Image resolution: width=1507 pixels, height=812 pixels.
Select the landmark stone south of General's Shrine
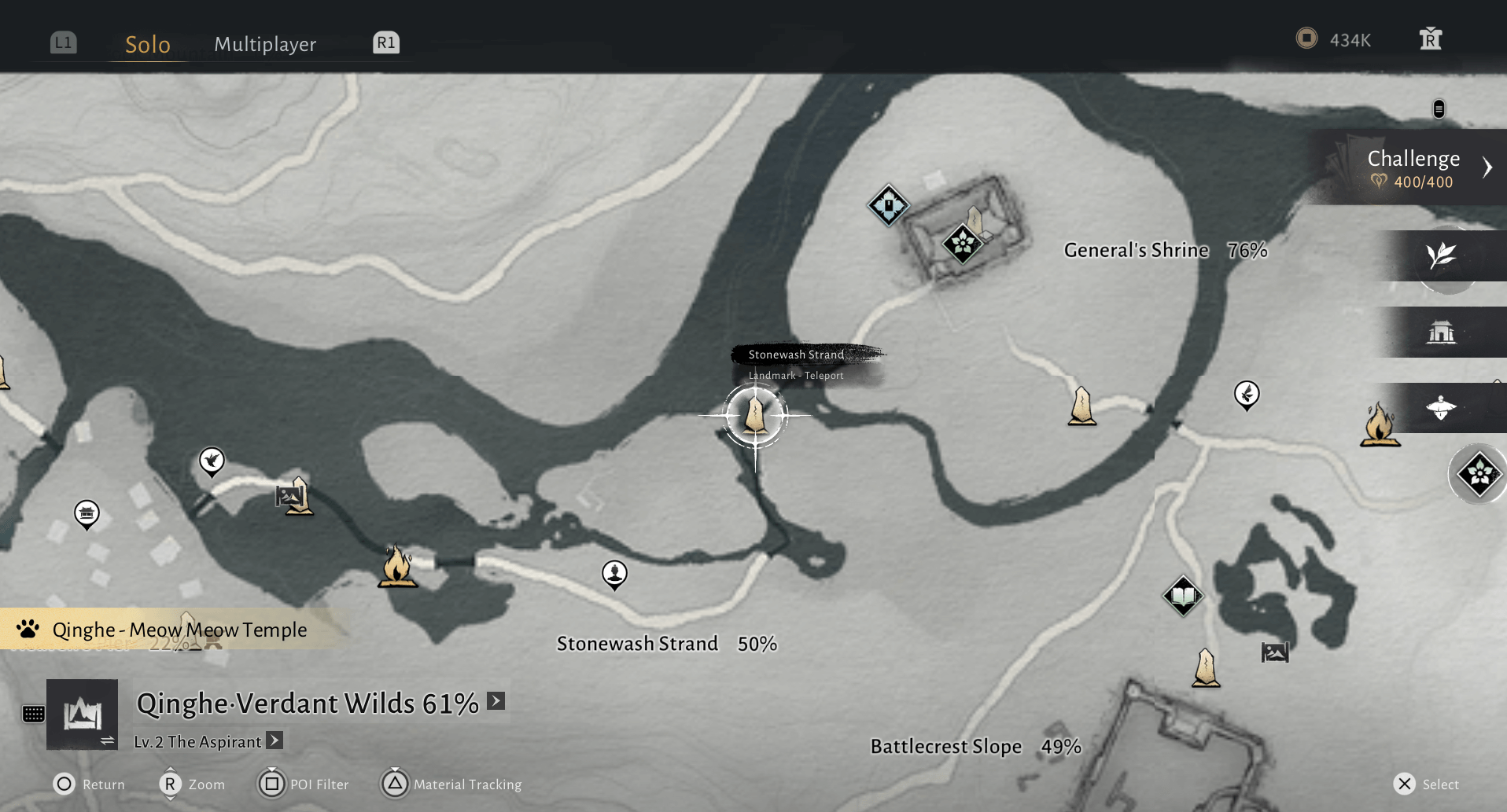(1082, 406)
